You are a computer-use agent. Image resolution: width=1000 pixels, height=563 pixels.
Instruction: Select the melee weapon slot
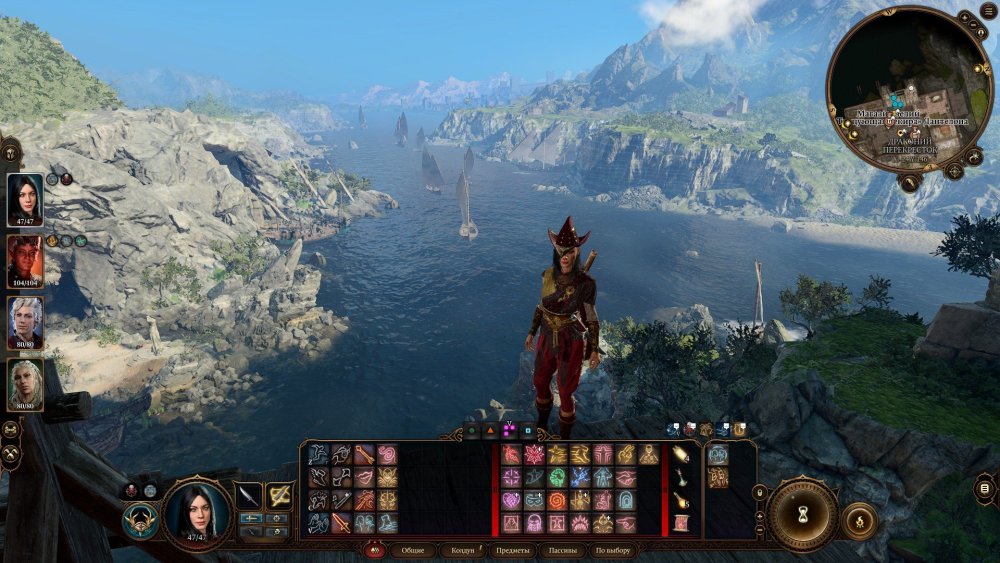[x=248, y=496]
